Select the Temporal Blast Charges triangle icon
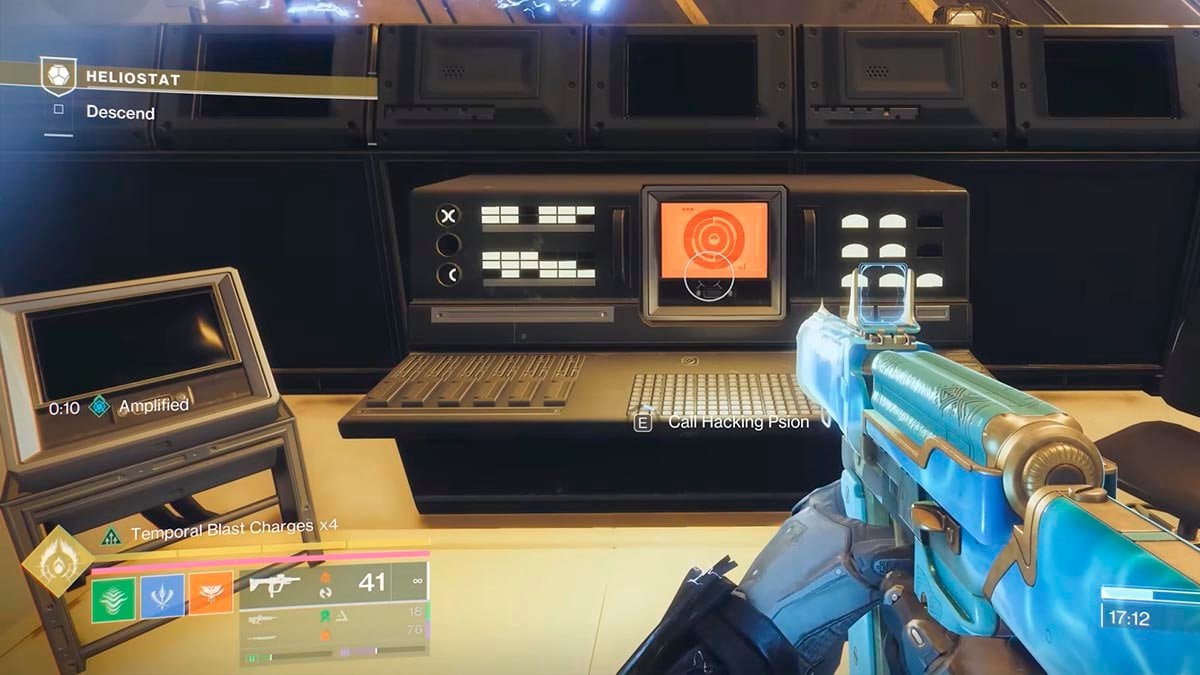Image resolution: width=1200 pixels, height=675 pixels. [112, 535]
